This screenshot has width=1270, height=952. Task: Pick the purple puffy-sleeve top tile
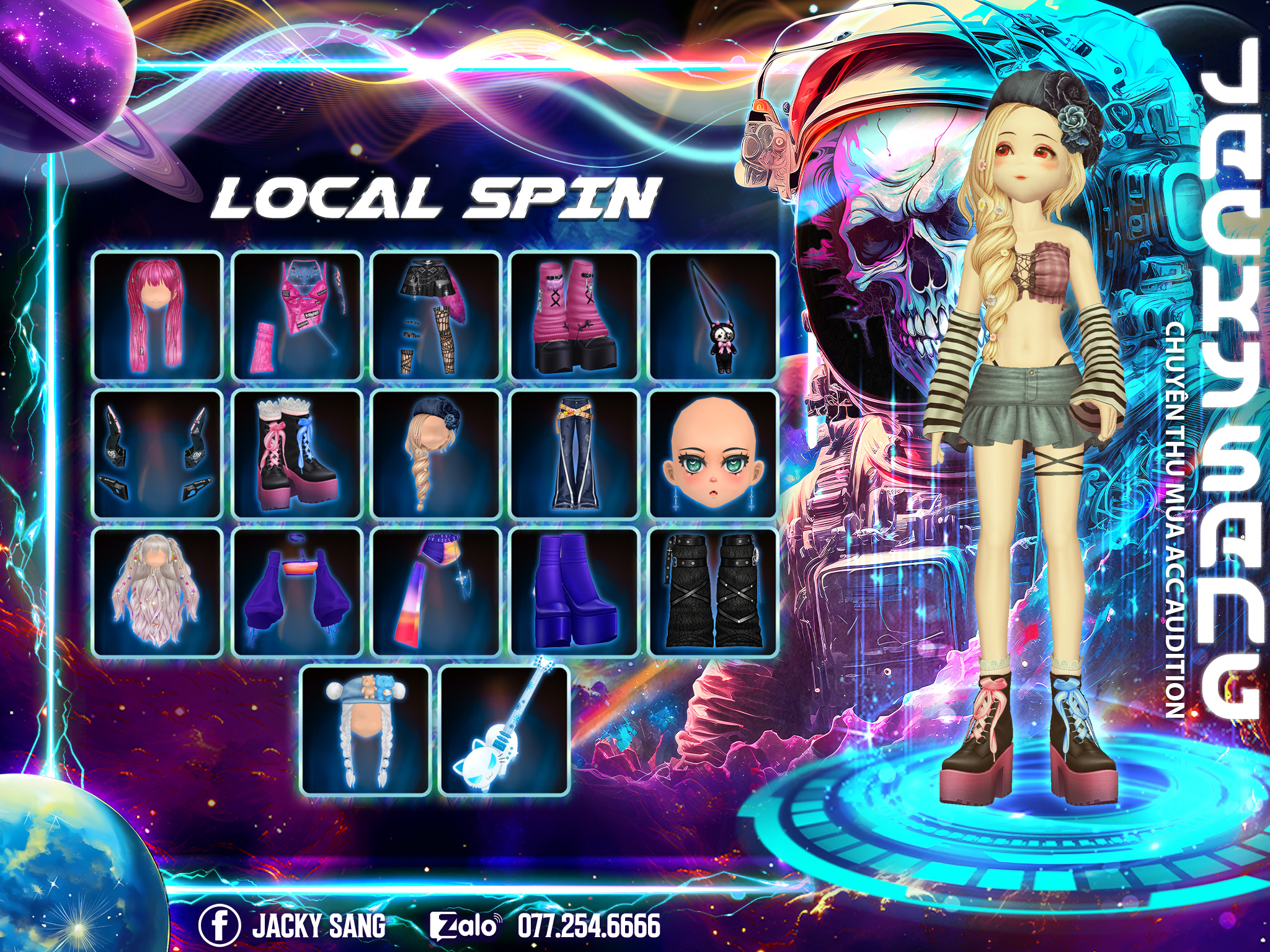[297, 593]
